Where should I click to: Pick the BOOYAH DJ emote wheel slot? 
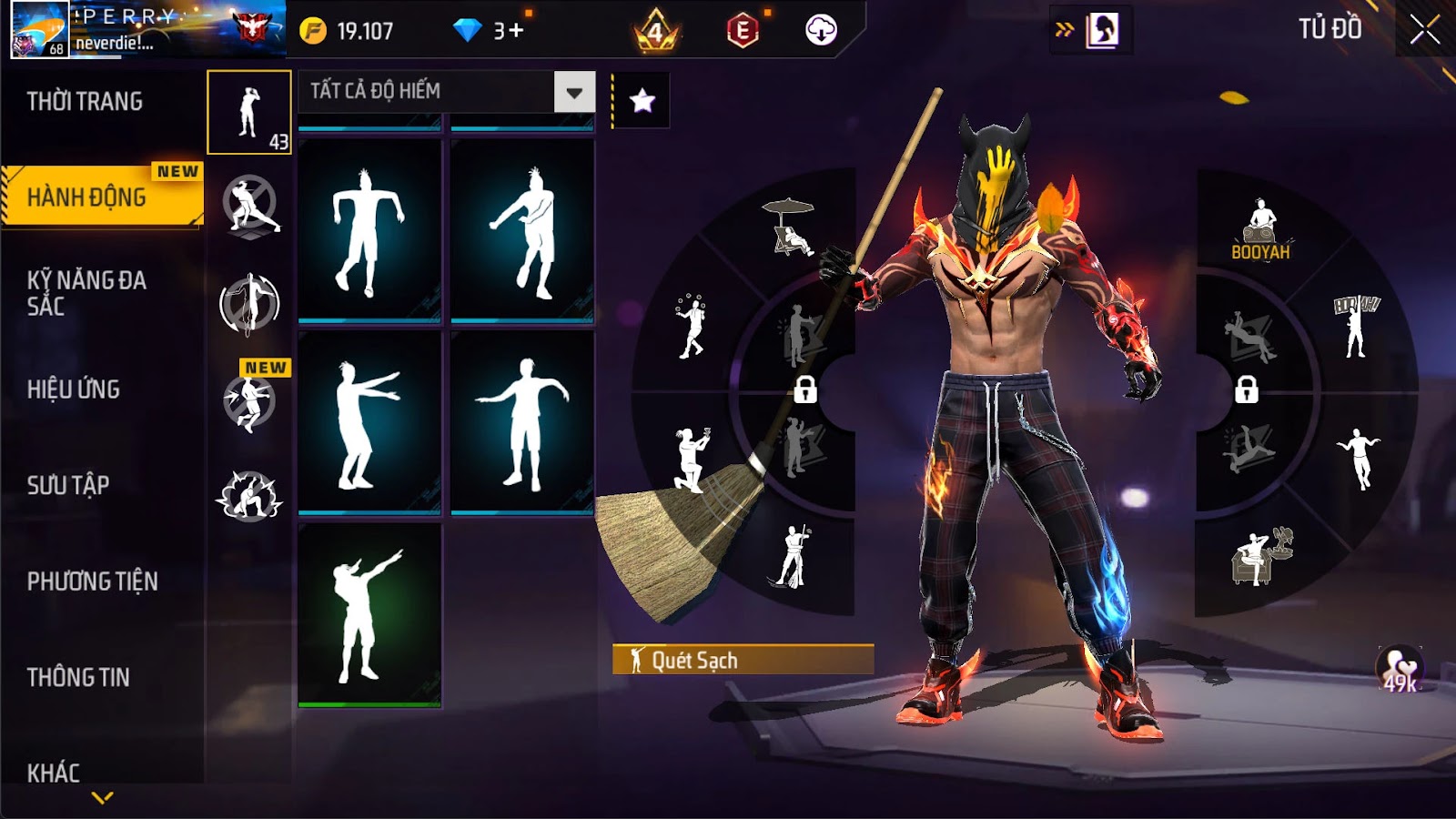point(1260,230)
